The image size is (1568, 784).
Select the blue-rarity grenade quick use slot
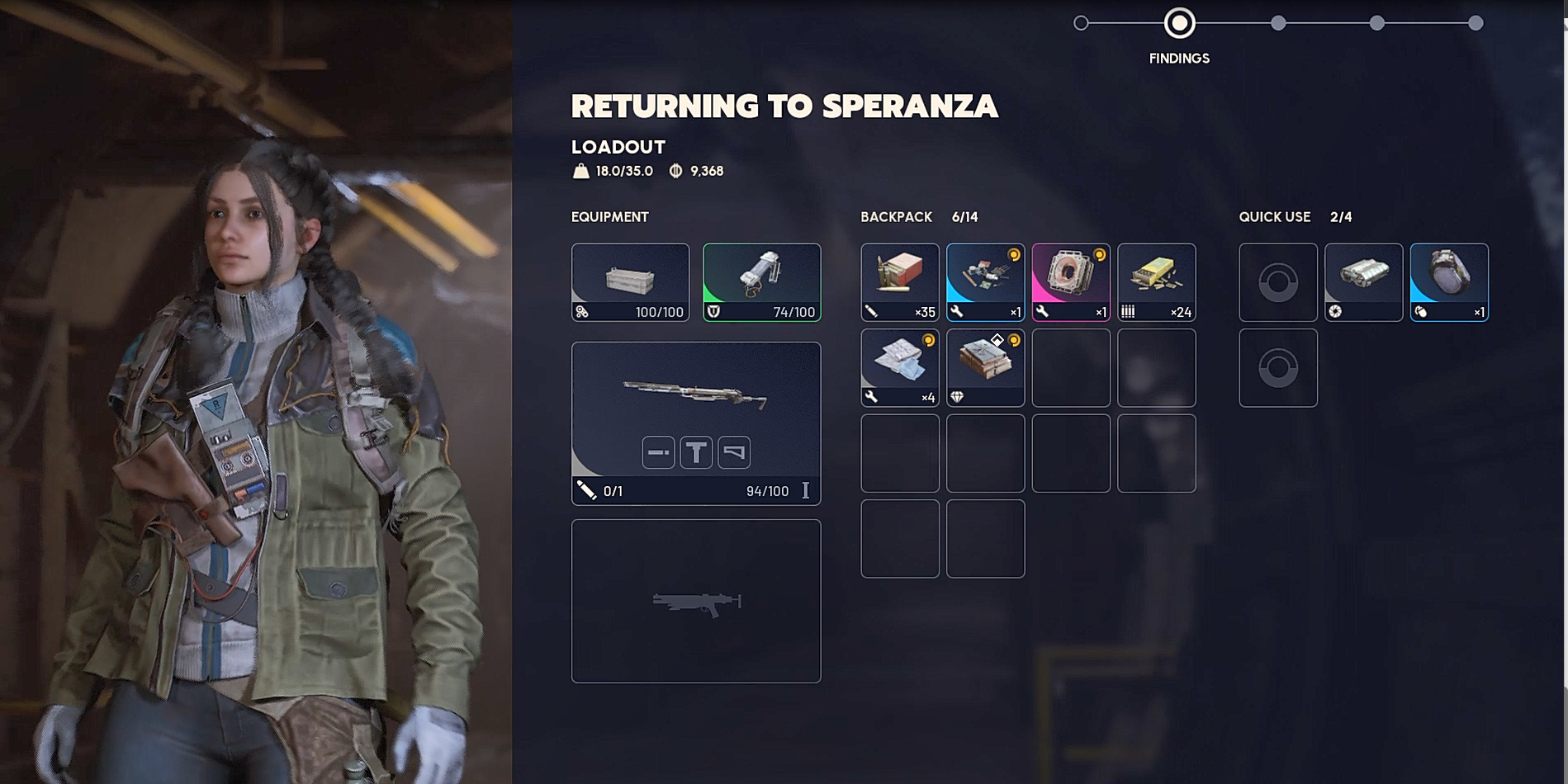click(x=1449, y=281)
